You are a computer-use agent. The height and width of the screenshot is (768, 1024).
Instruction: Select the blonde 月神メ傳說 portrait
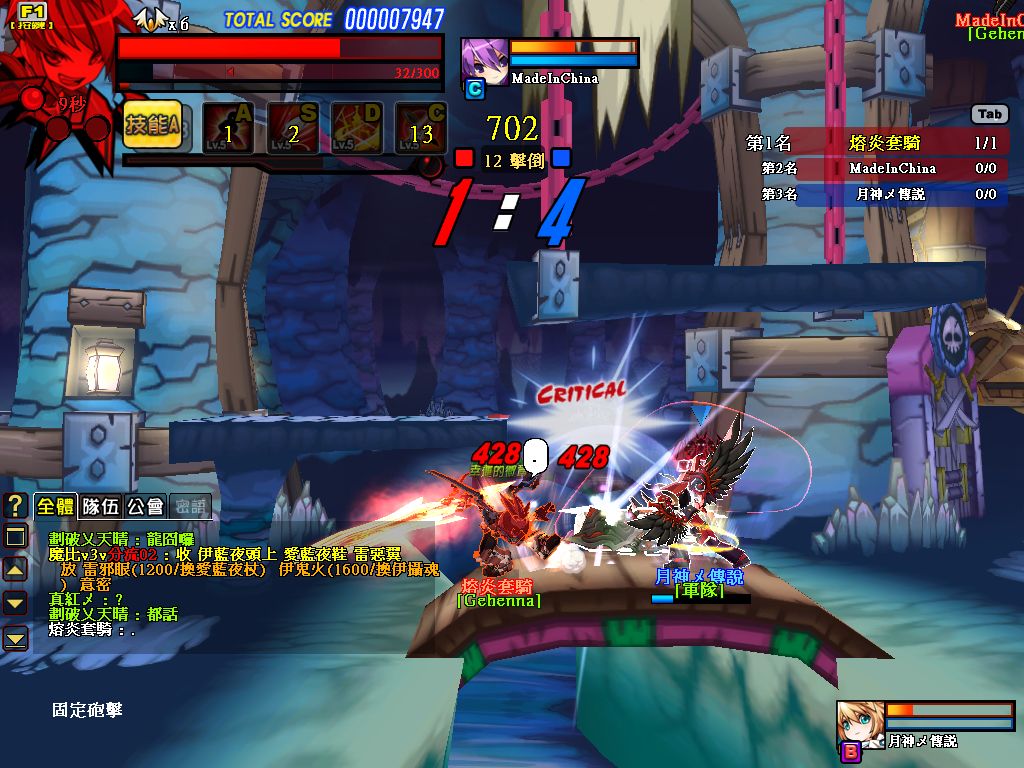point(858,723)
